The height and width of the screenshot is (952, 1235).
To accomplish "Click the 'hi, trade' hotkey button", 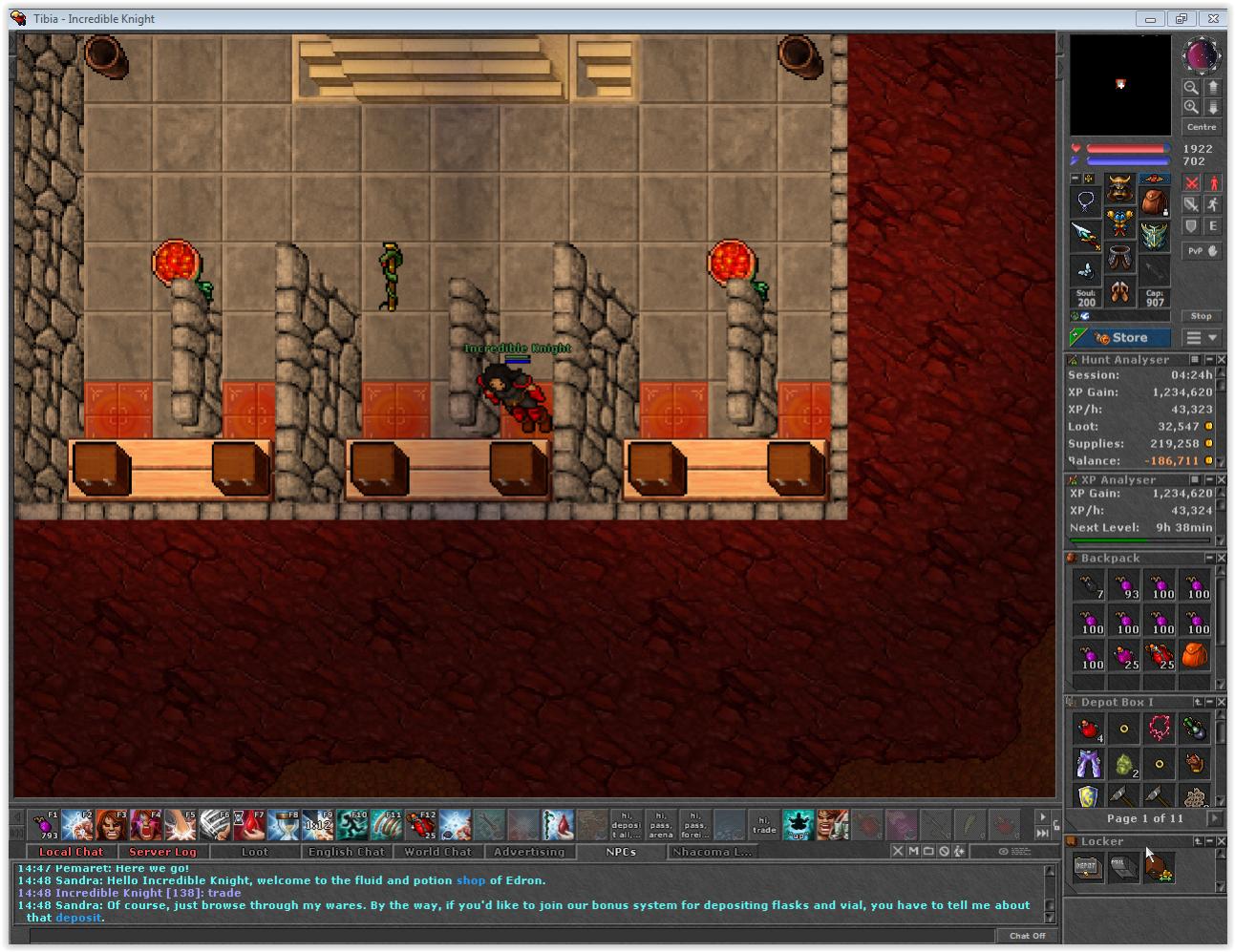I will pyautogui.click(x=763, y=824).
